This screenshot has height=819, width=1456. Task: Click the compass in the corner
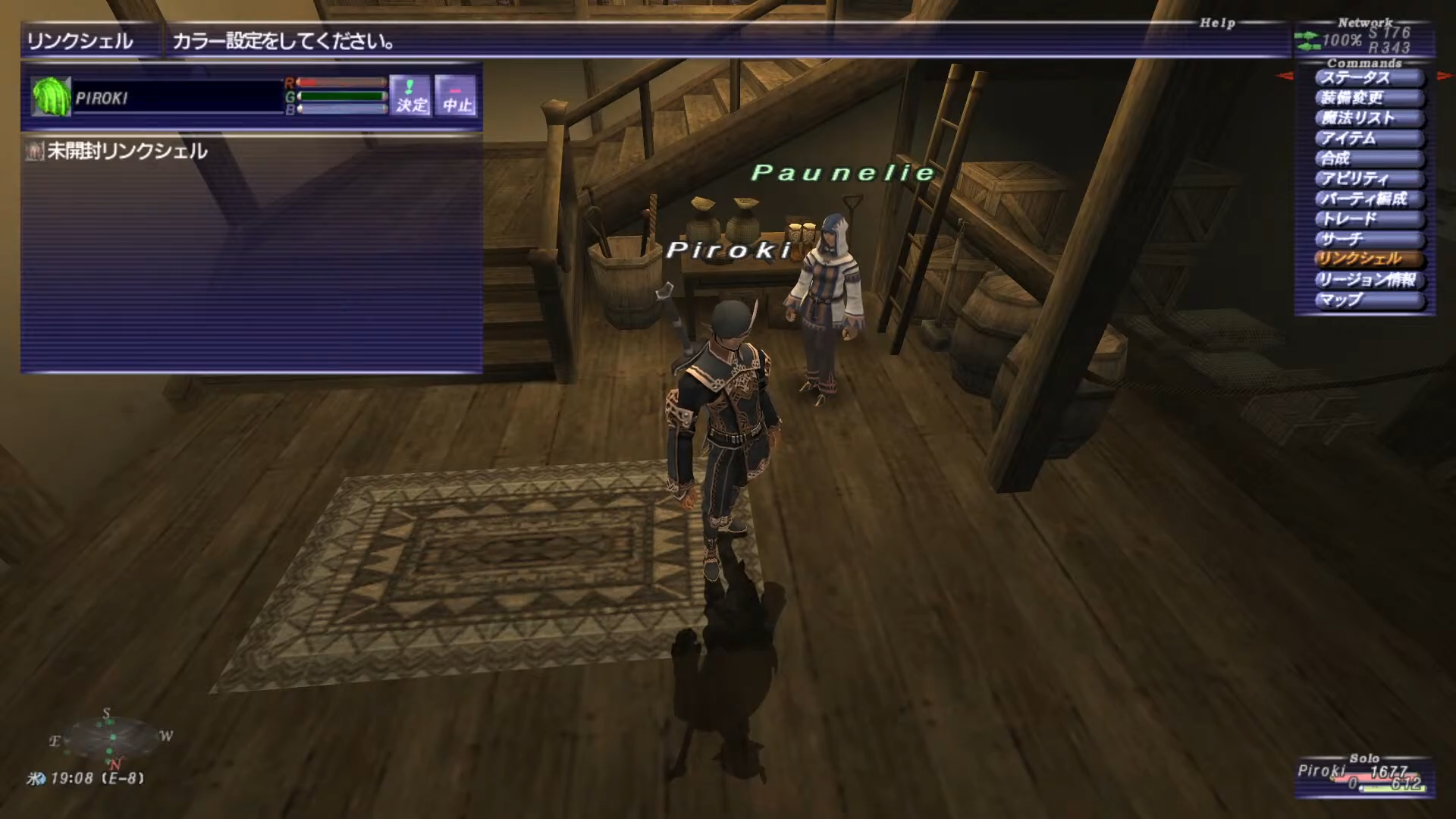[x=111, y=737]
